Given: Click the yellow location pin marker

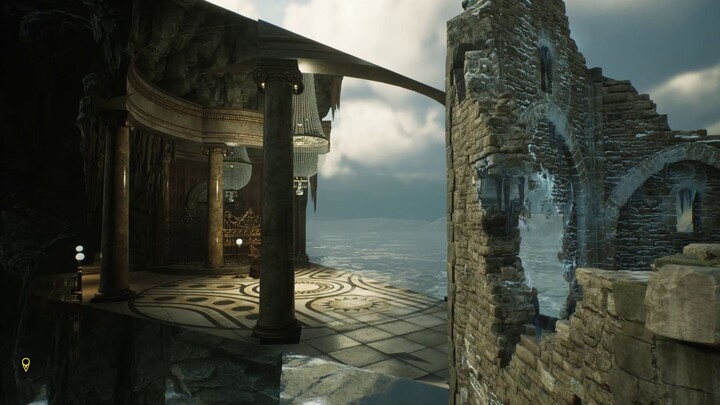Looking at the screenshot, I should tap(26, 364).
